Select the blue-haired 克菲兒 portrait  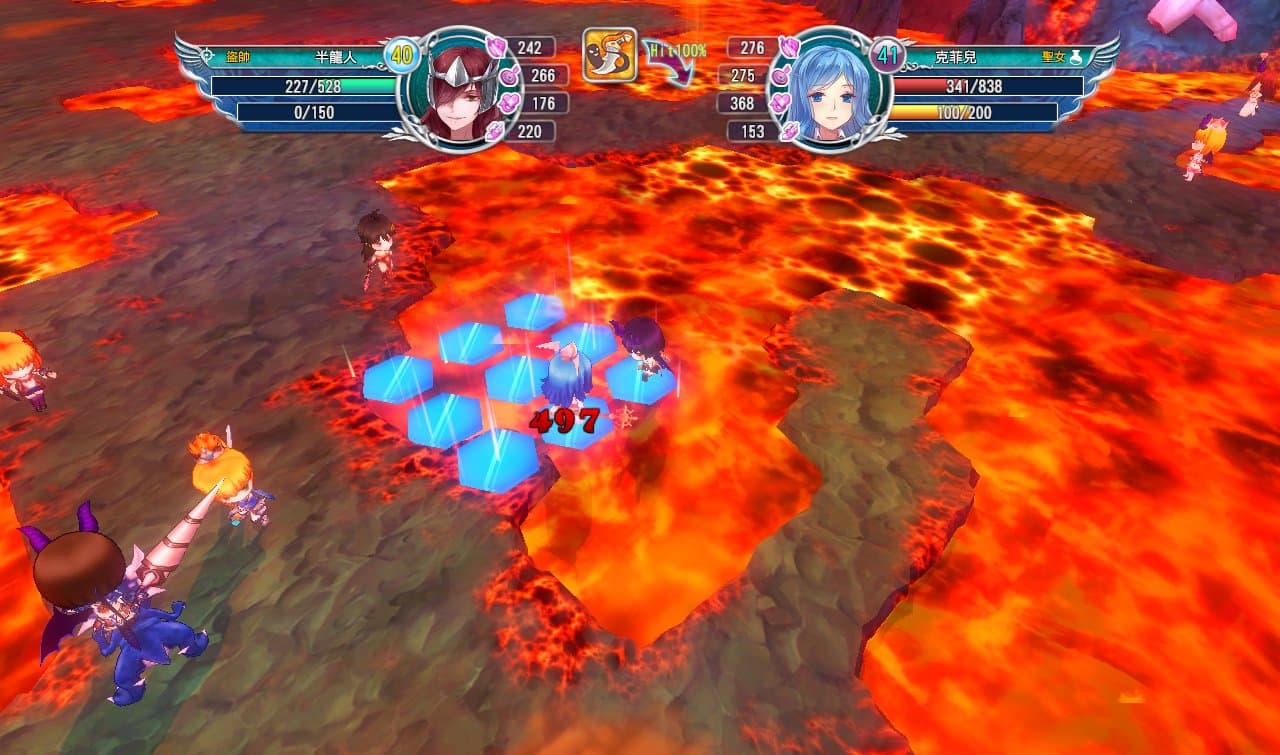(x=828, y=90)
